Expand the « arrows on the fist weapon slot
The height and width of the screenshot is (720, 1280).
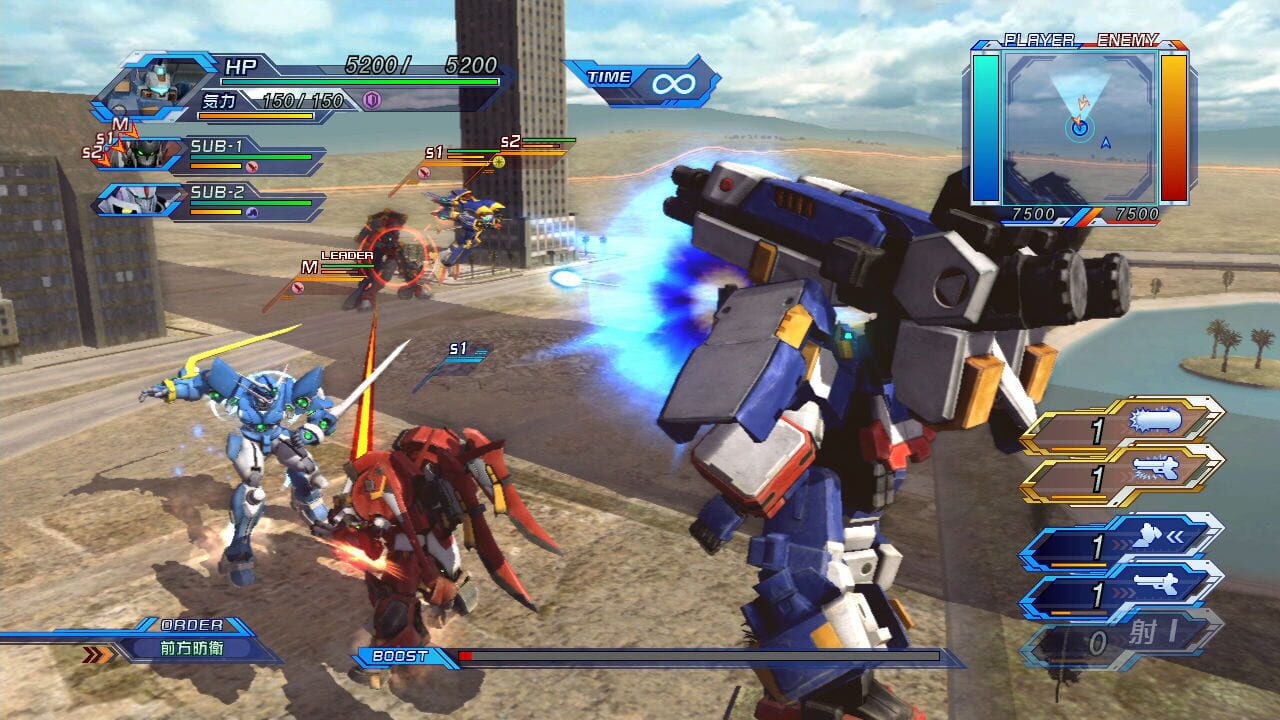(1175, 535)
